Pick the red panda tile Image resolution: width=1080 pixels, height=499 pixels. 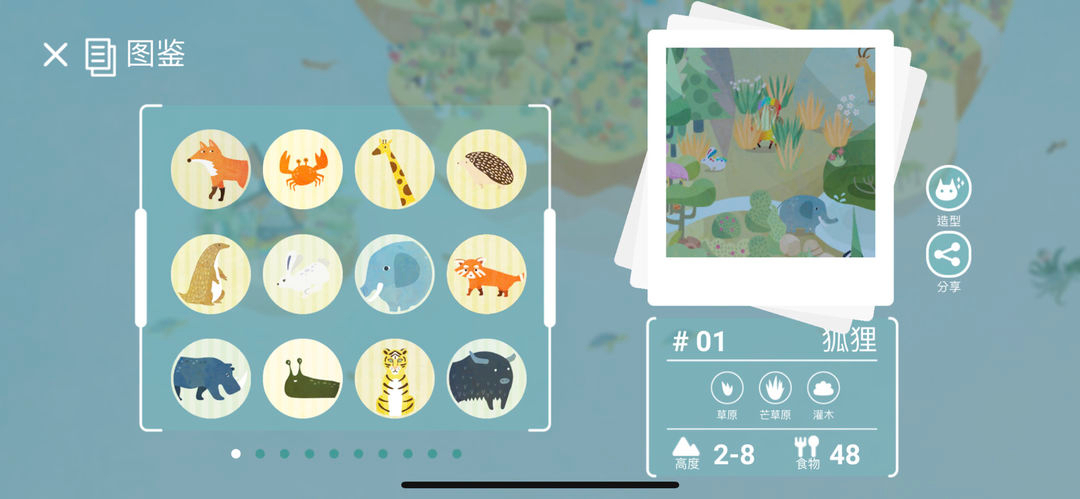tap(486, 274)
